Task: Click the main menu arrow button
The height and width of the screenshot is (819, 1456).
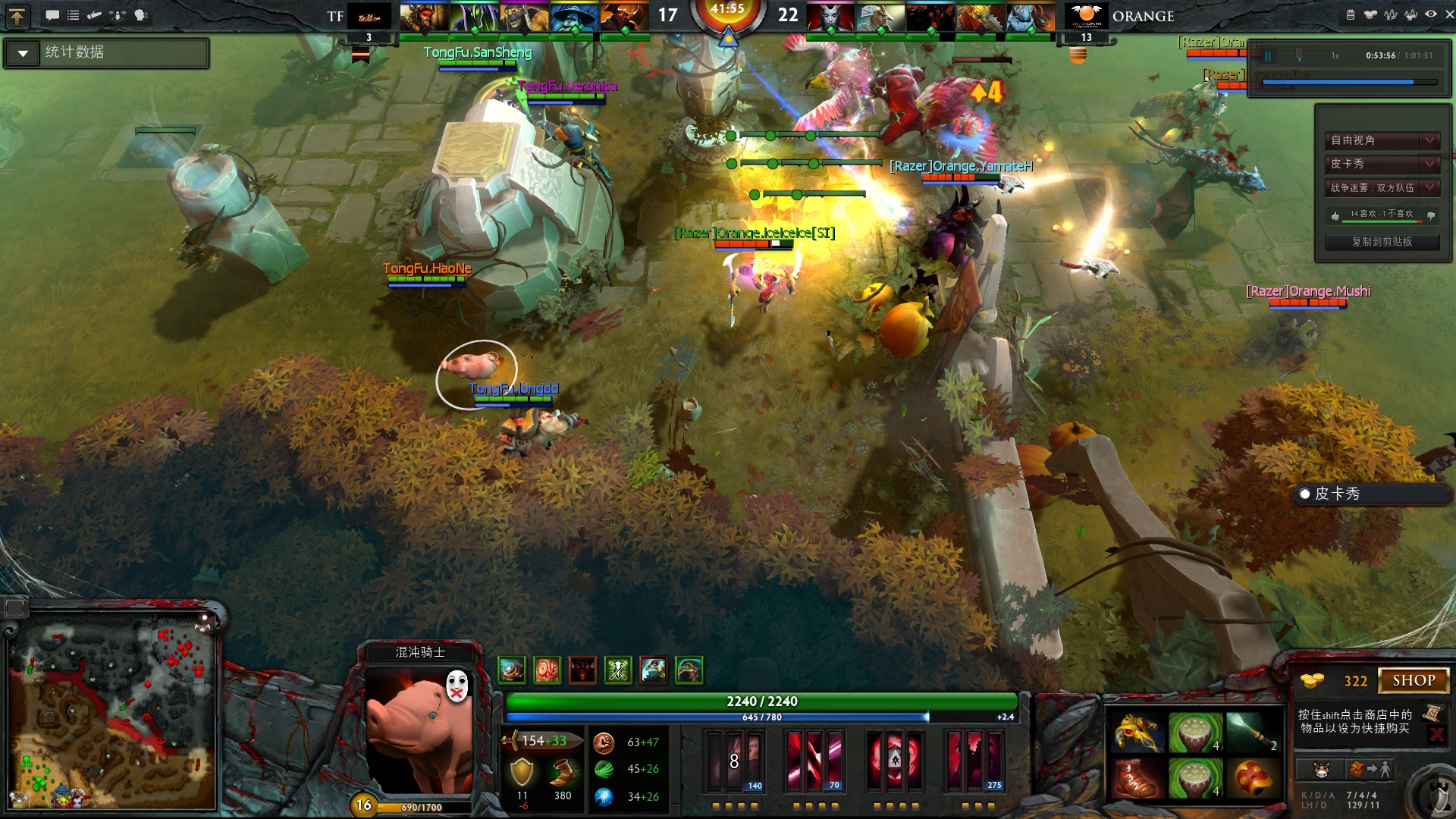Action: point(17,16)
